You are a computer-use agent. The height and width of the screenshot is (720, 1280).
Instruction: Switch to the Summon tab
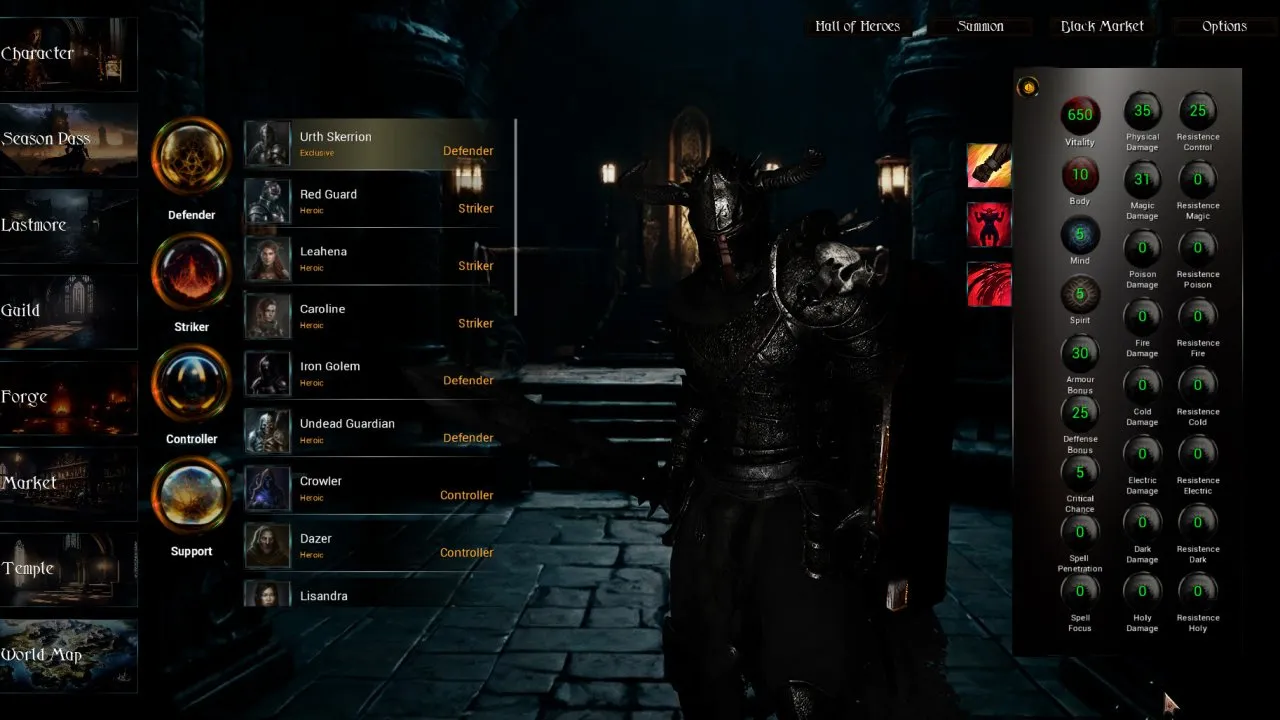980,27
